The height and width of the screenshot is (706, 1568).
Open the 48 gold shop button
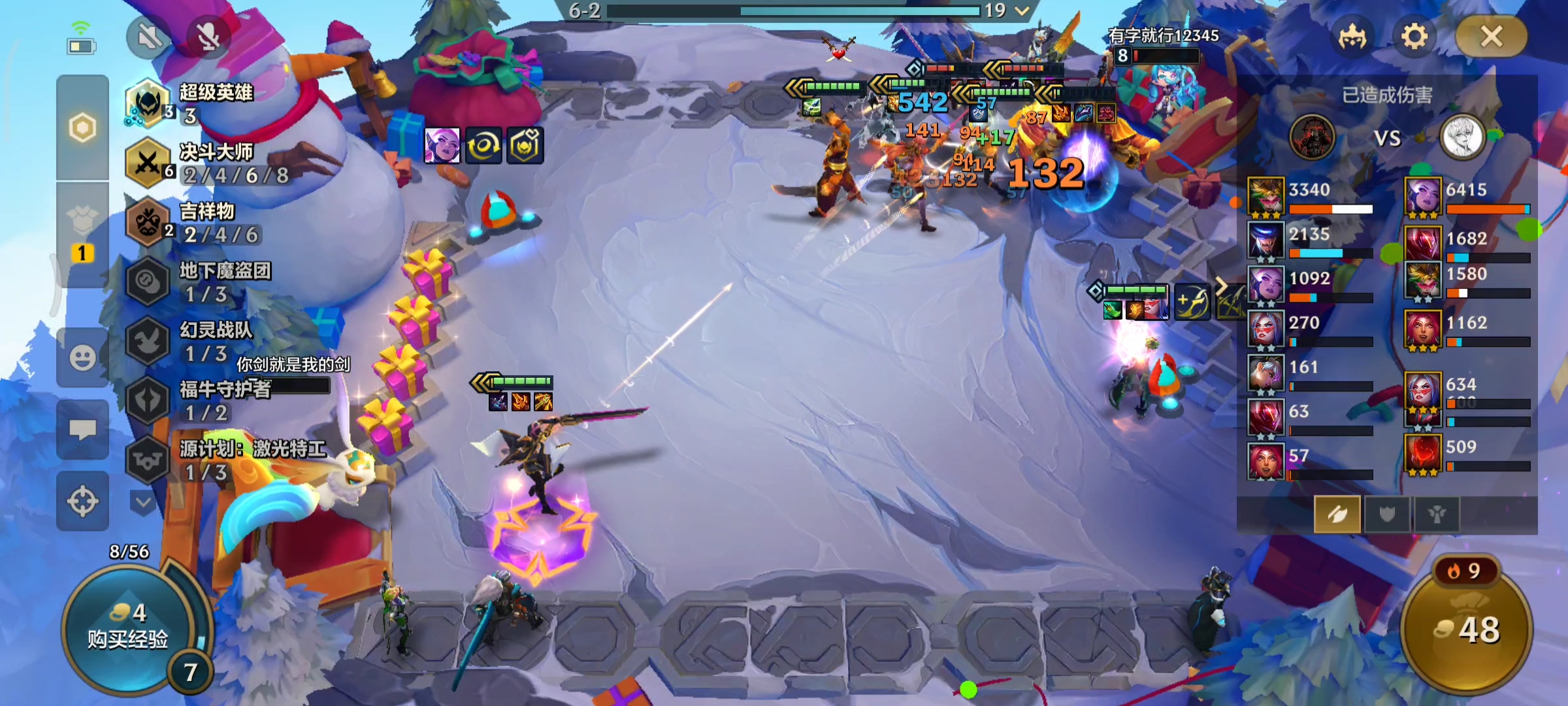click(x=1467, y=629)
